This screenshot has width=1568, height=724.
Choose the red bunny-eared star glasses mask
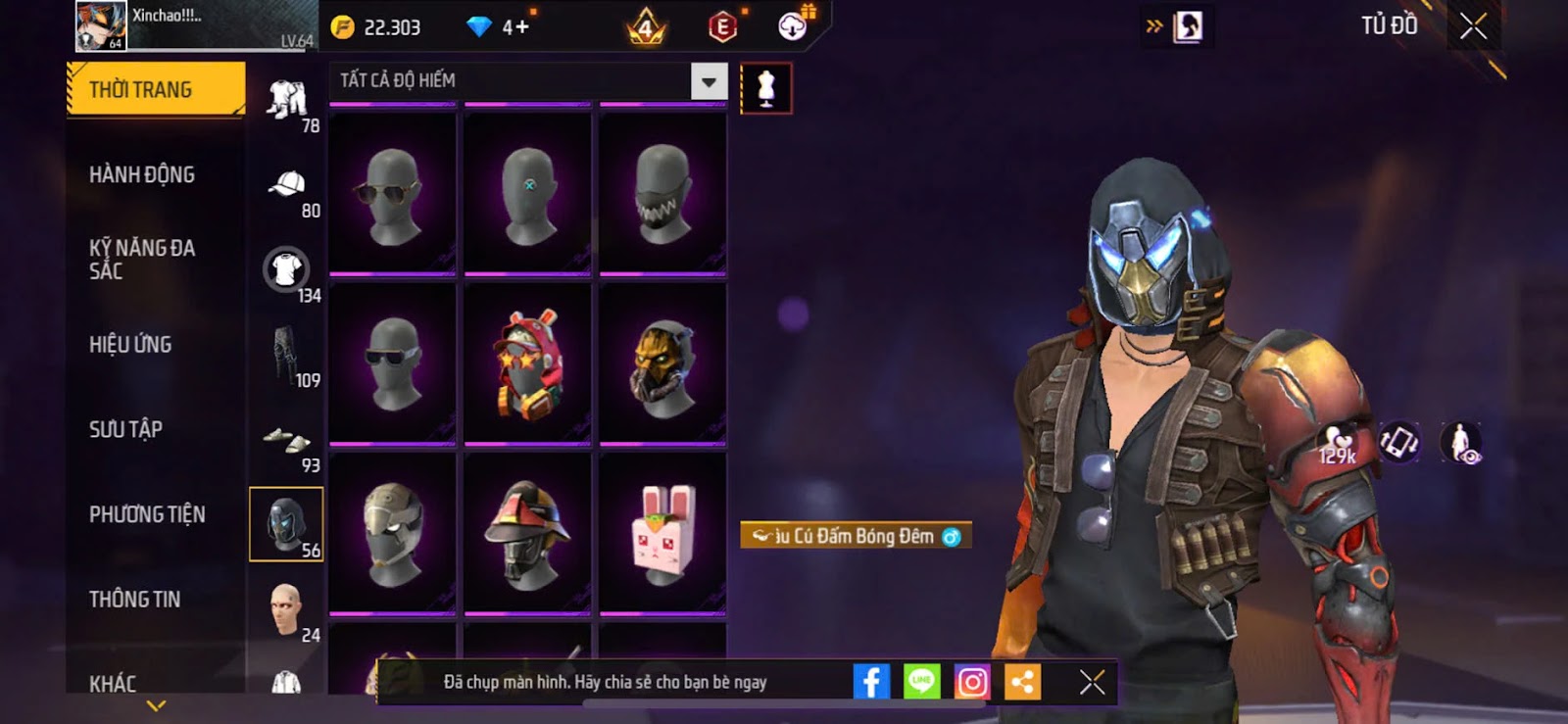click(528, 362)
